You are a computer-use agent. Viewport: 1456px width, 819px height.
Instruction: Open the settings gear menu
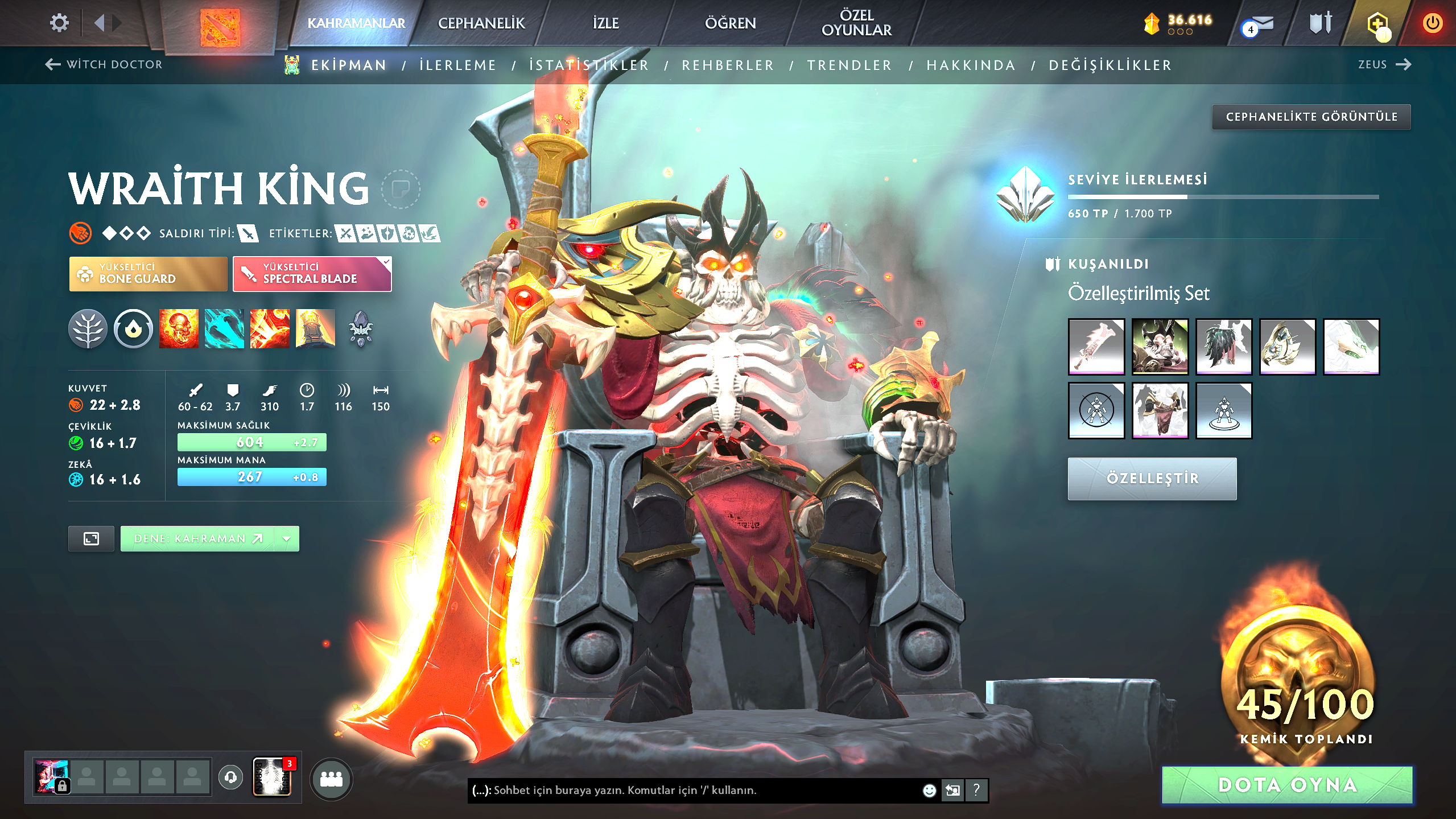pyautogui.click(x=59, y=23)
